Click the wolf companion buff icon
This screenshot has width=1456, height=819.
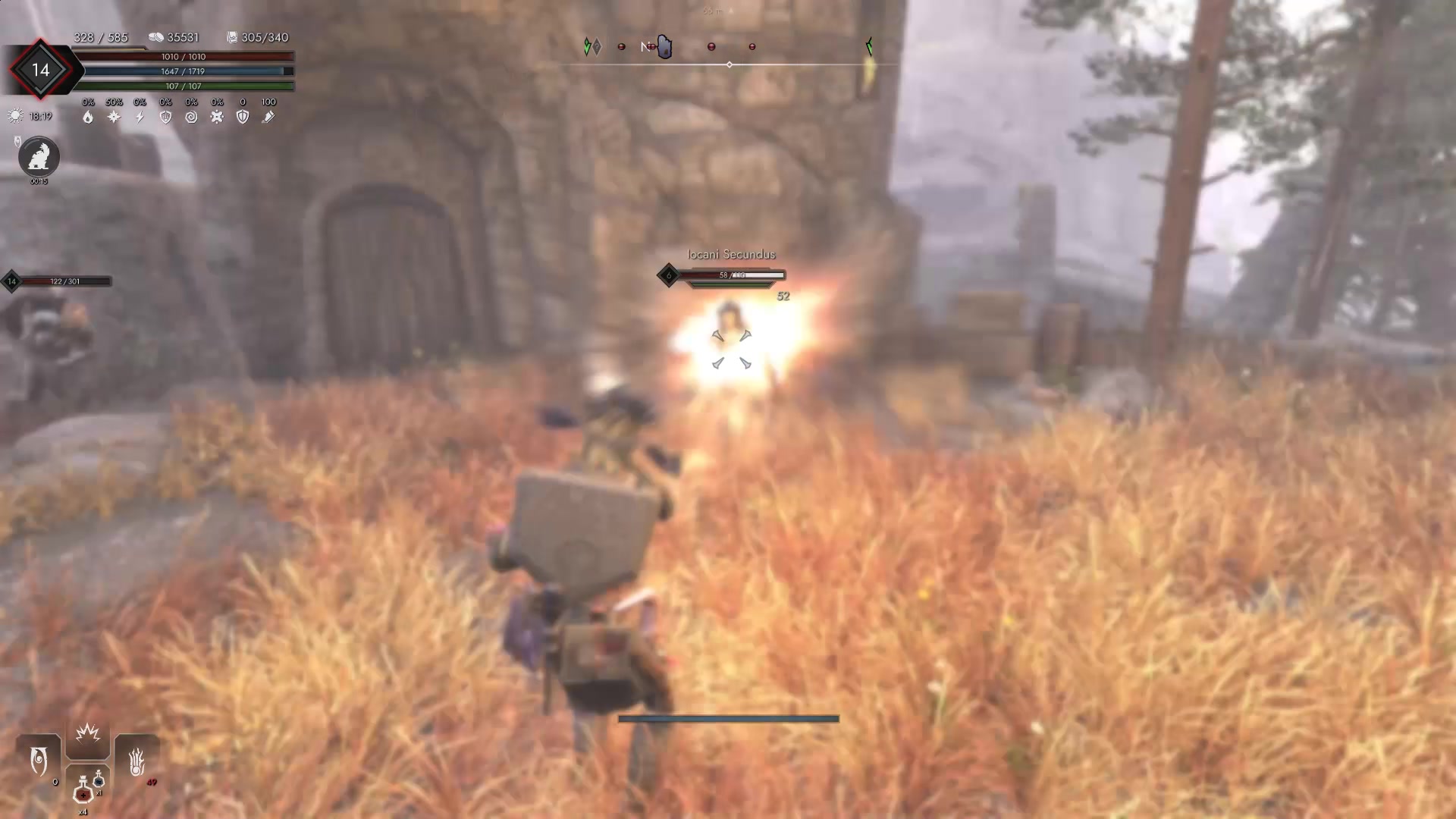click(38, 158)
